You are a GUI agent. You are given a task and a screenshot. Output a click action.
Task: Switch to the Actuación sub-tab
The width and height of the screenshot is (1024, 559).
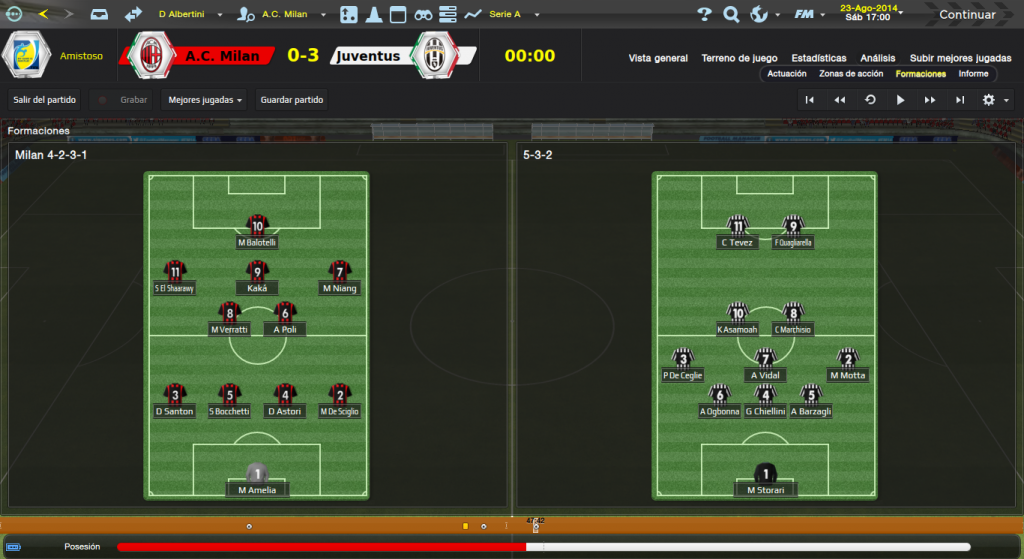click(x=787, y=74)
